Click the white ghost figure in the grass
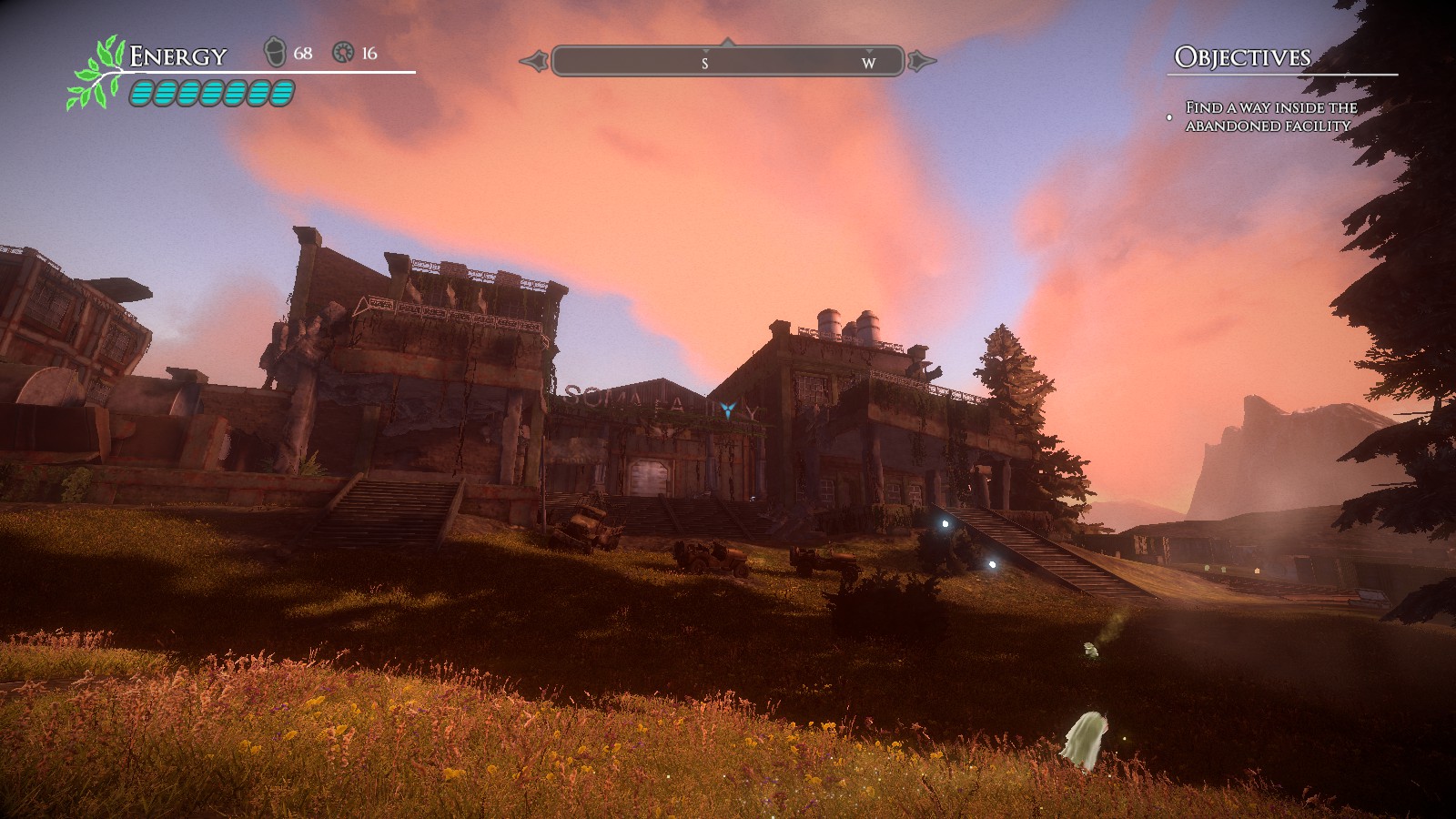Screen dimensions: 1456x819 click(1083, 742)
